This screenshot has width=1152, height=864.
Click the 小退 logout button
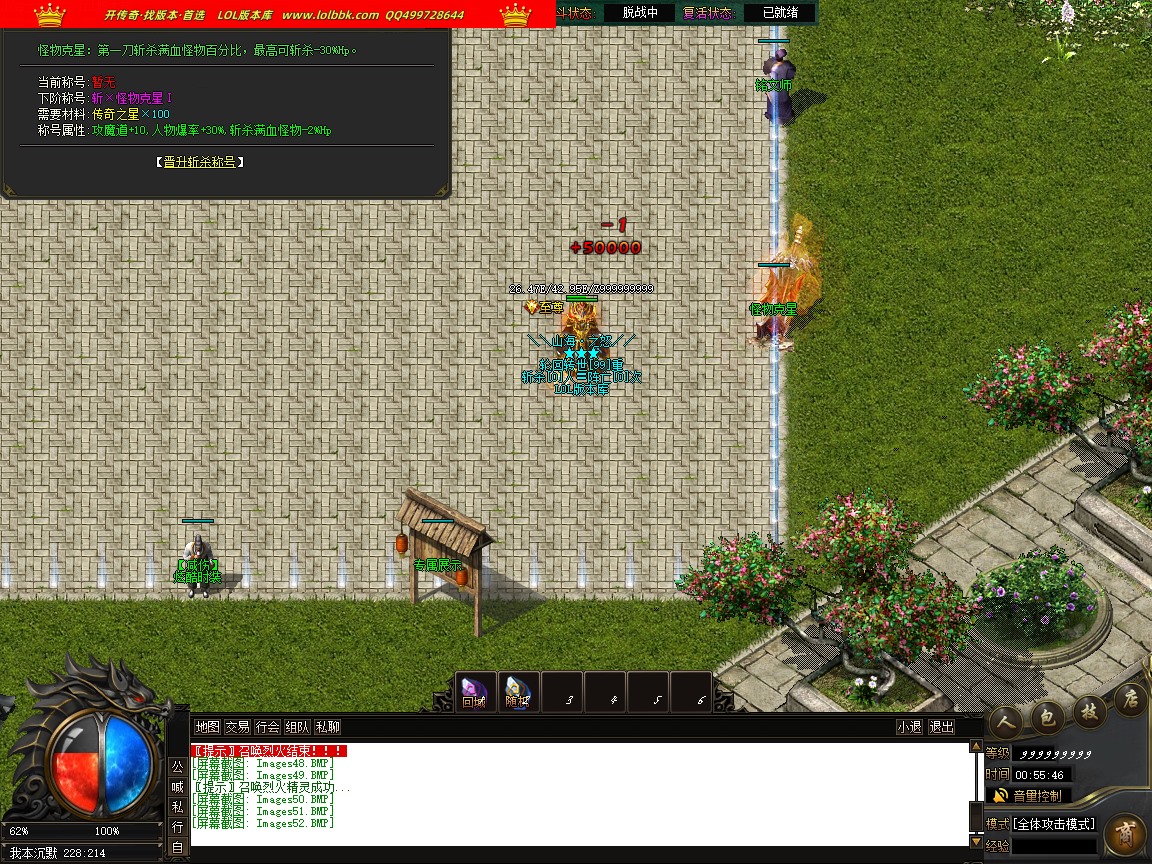909,727
